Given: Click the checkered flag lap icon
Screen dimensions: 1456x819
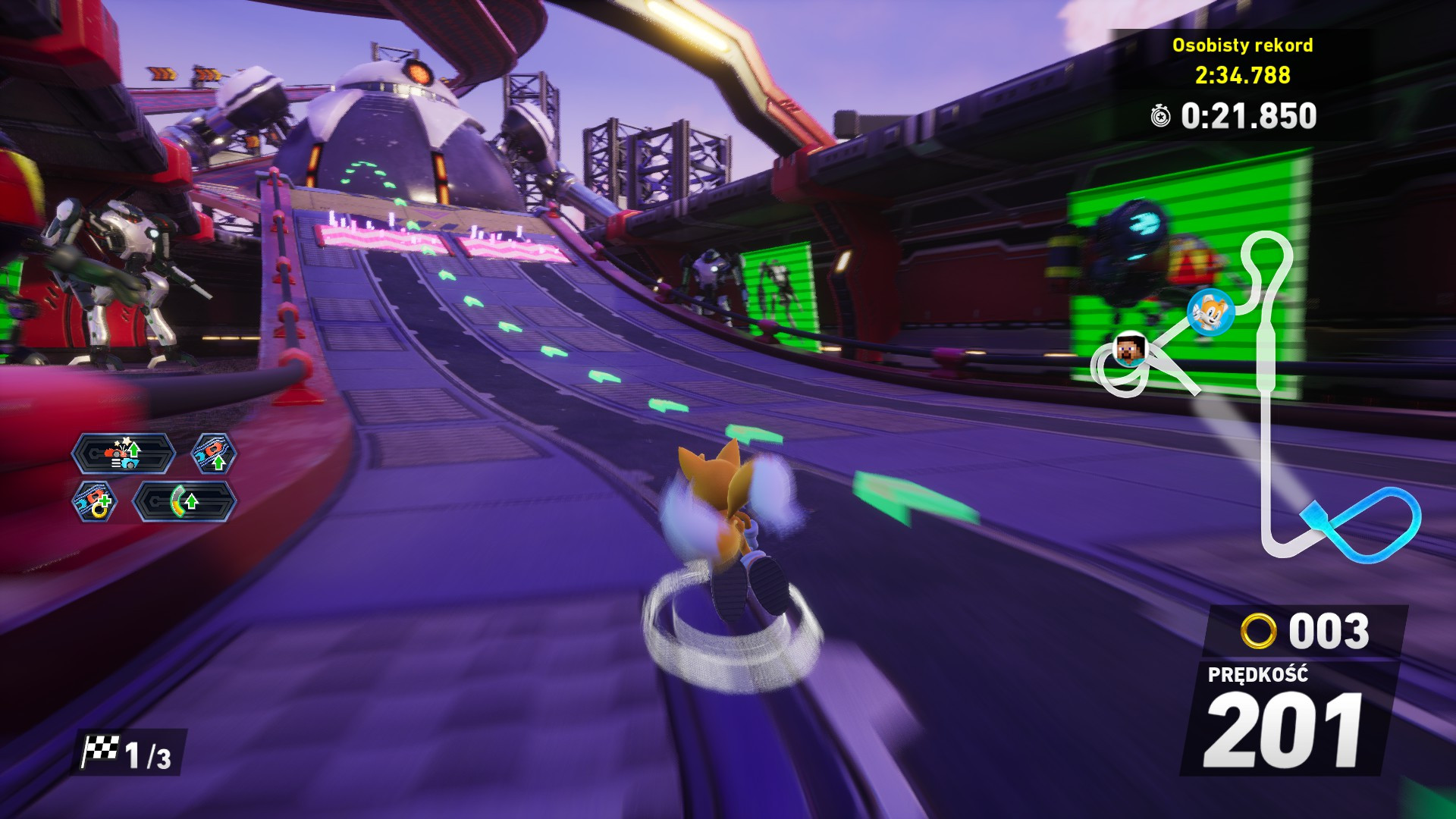Looking at the screenshot, I should point(101,748).
